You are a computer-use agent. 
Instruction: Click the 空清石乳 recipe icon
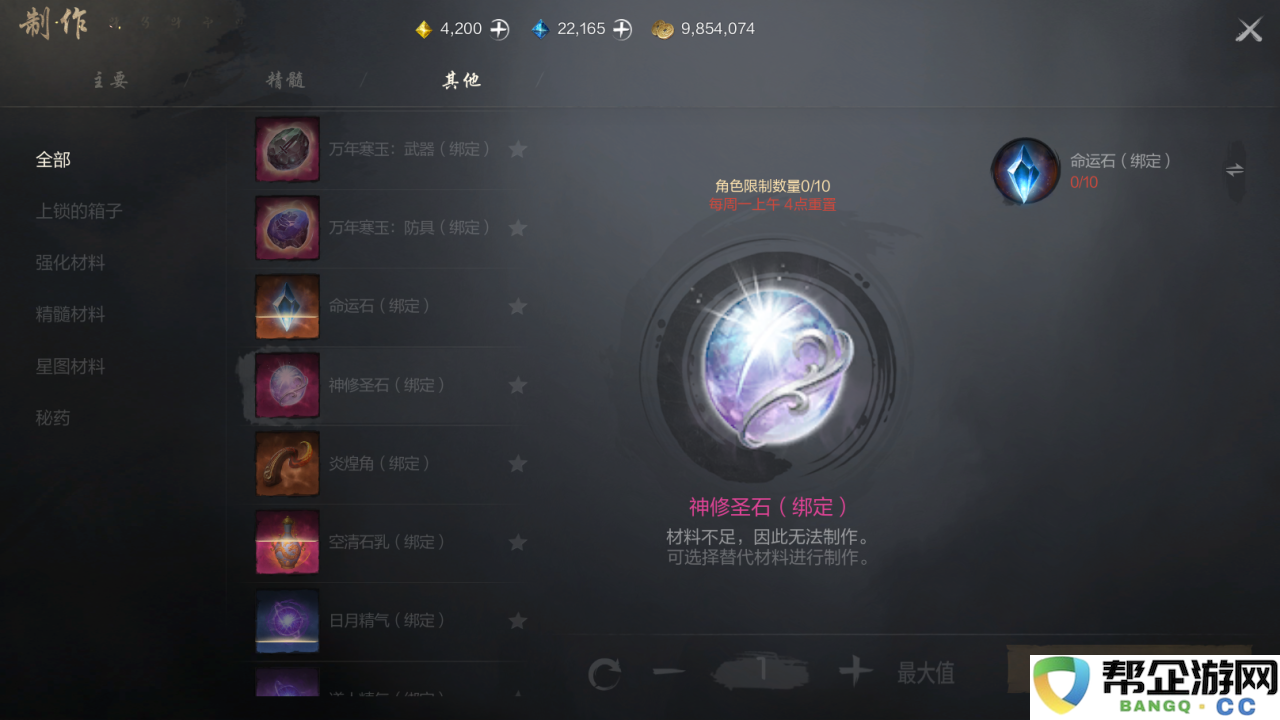pyautogui.click(x=287, y=542)
